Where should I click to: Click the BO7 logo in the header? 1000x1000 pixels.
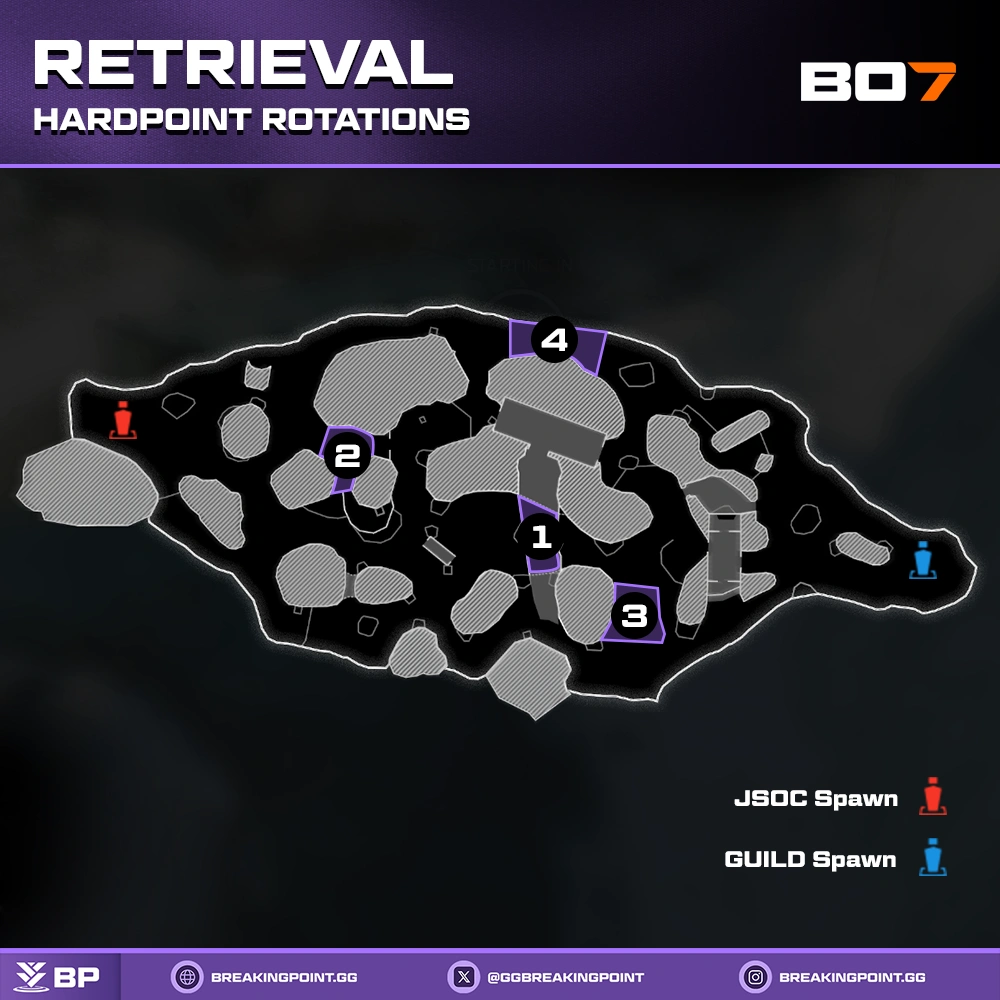coord(878,82)
